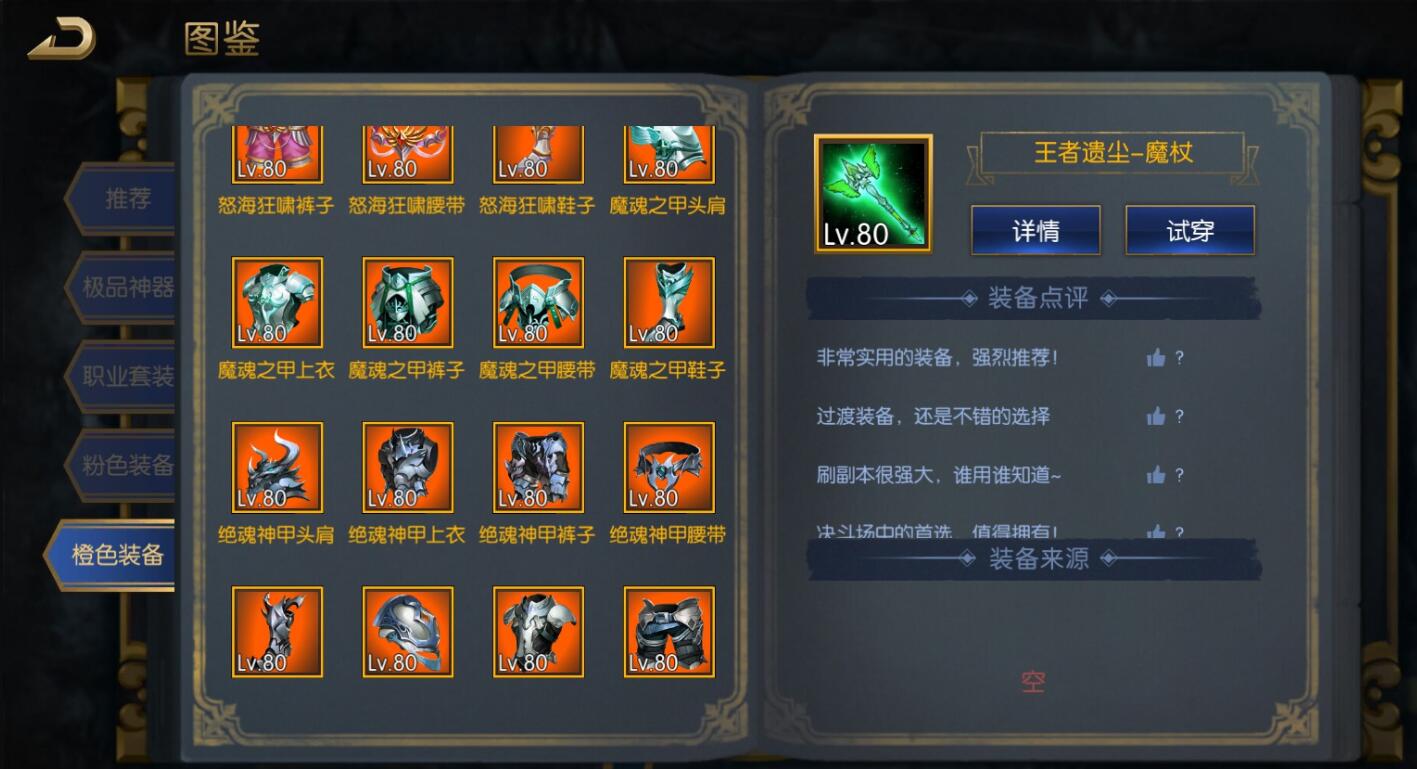The height and width of the screenshot is (769, 1417).
Task: Select the 绝魂神甲腰带 belt icon
Action: (x=667, y=467)
